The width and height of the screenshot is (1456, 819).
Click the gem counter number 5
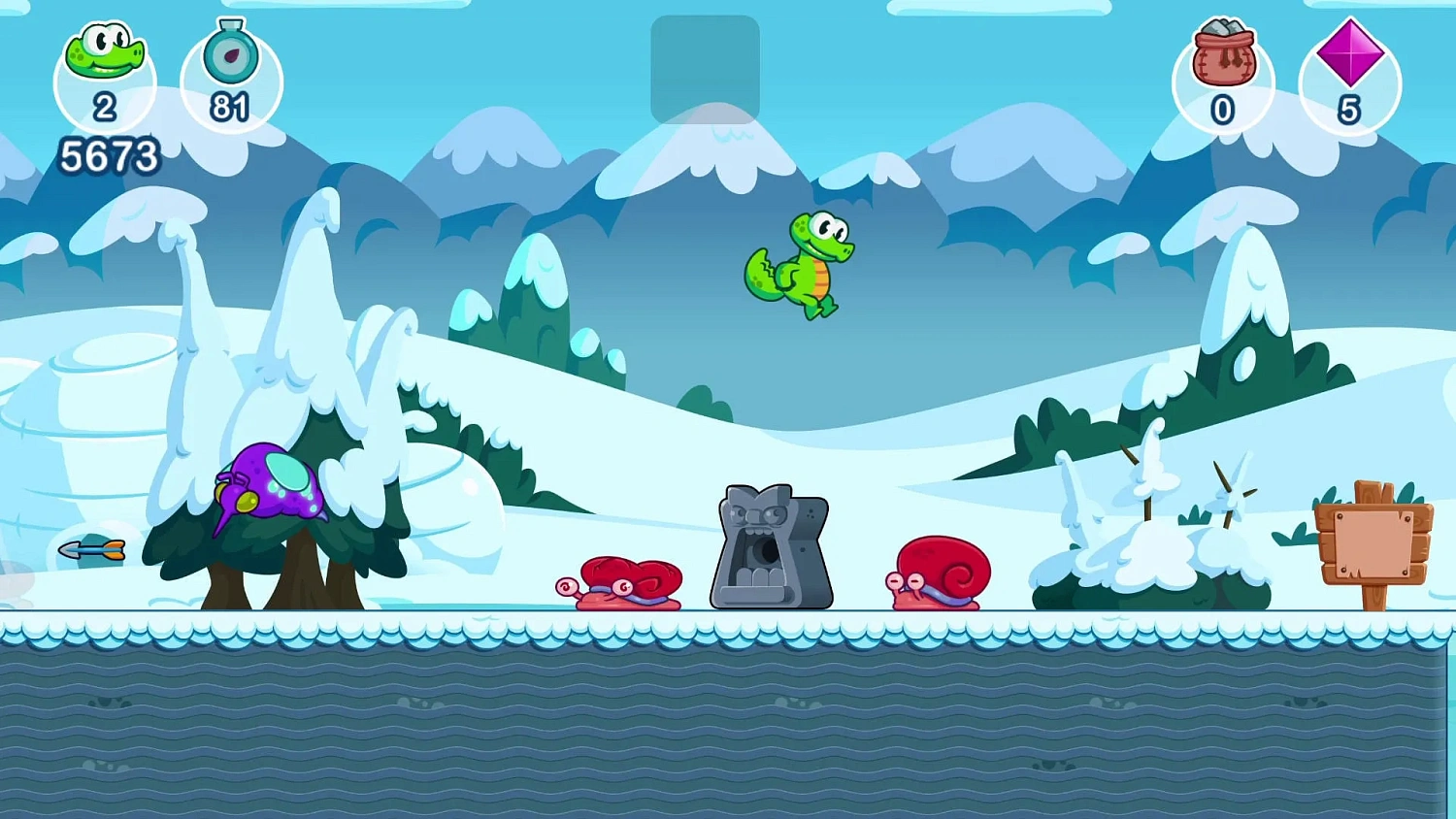pos(1349,110)
